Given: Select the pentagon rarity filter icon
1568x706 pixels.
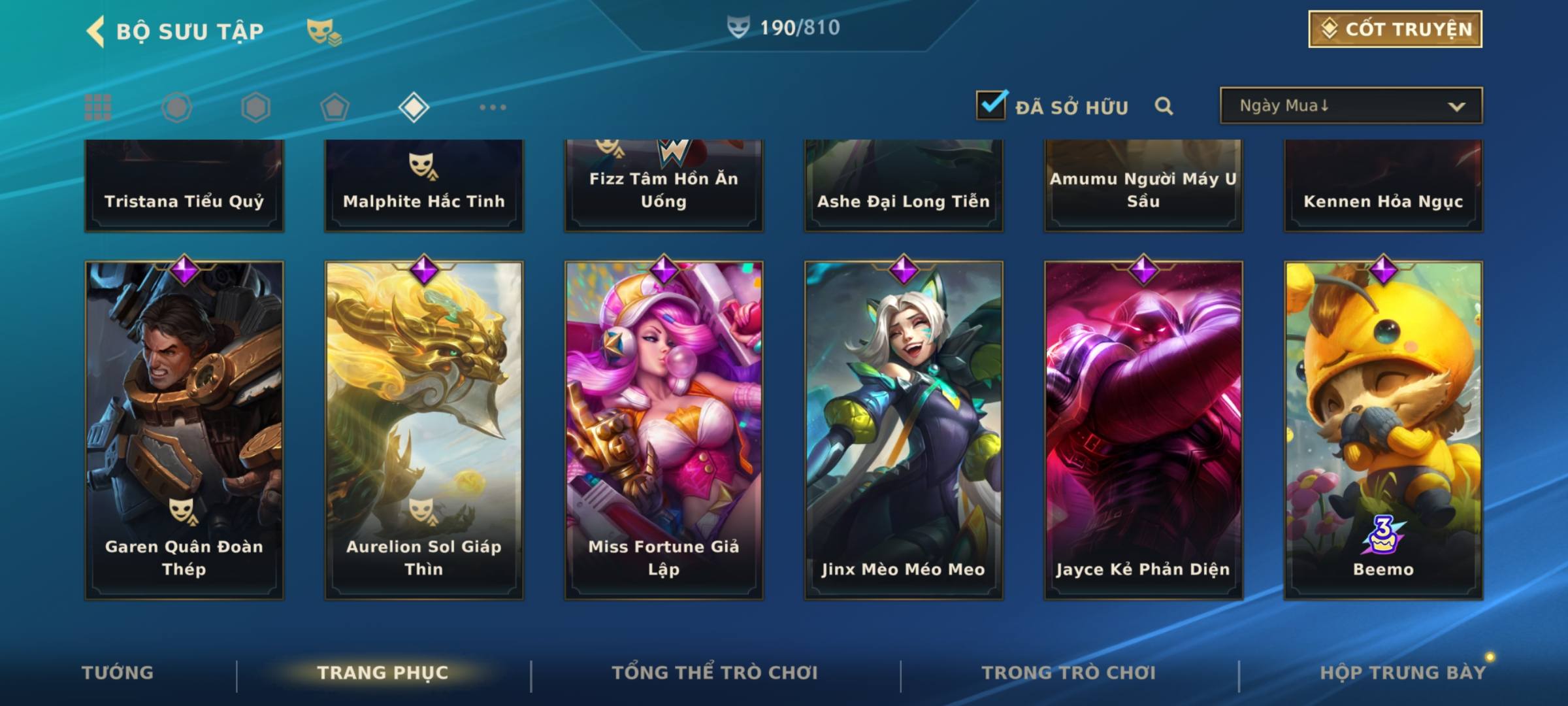Looking at the screenshot, I should pos(335,107).
